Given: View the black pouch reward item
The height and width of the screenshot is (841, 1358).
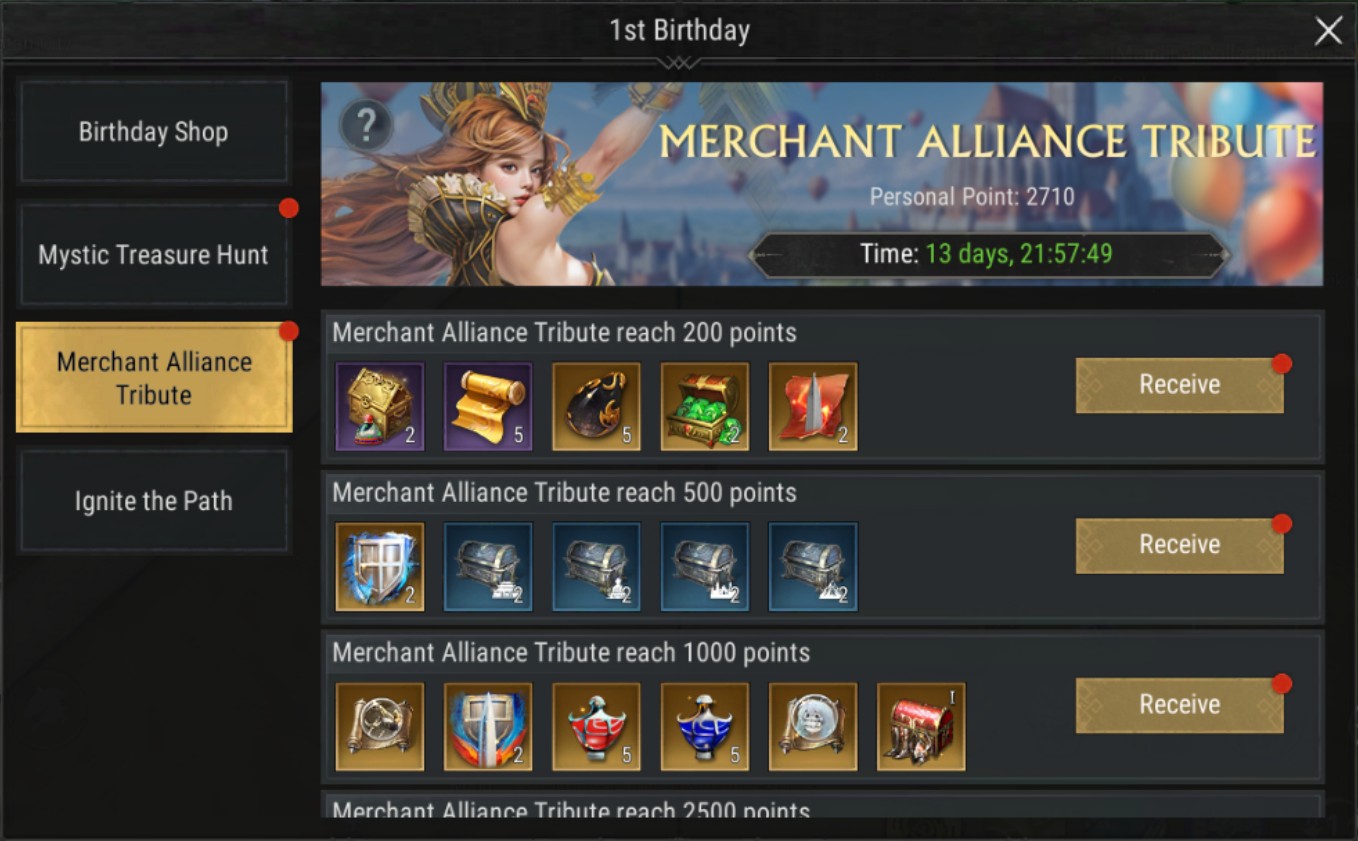Looking at the screenshot, I should [x=596, y=407].
